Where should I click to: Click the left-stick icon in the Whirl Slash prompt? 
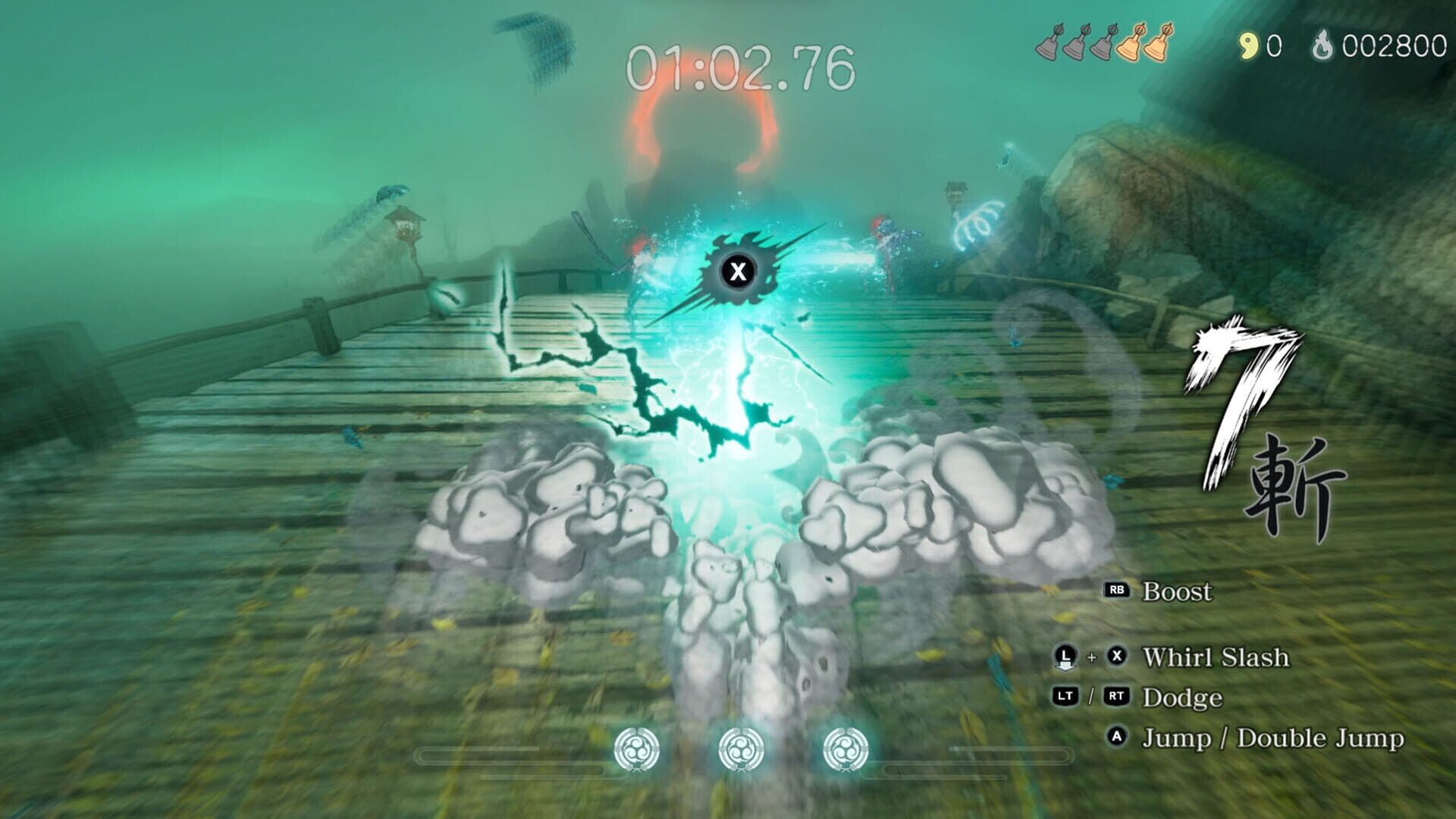pyautogui.click(x=1065, y=657)
